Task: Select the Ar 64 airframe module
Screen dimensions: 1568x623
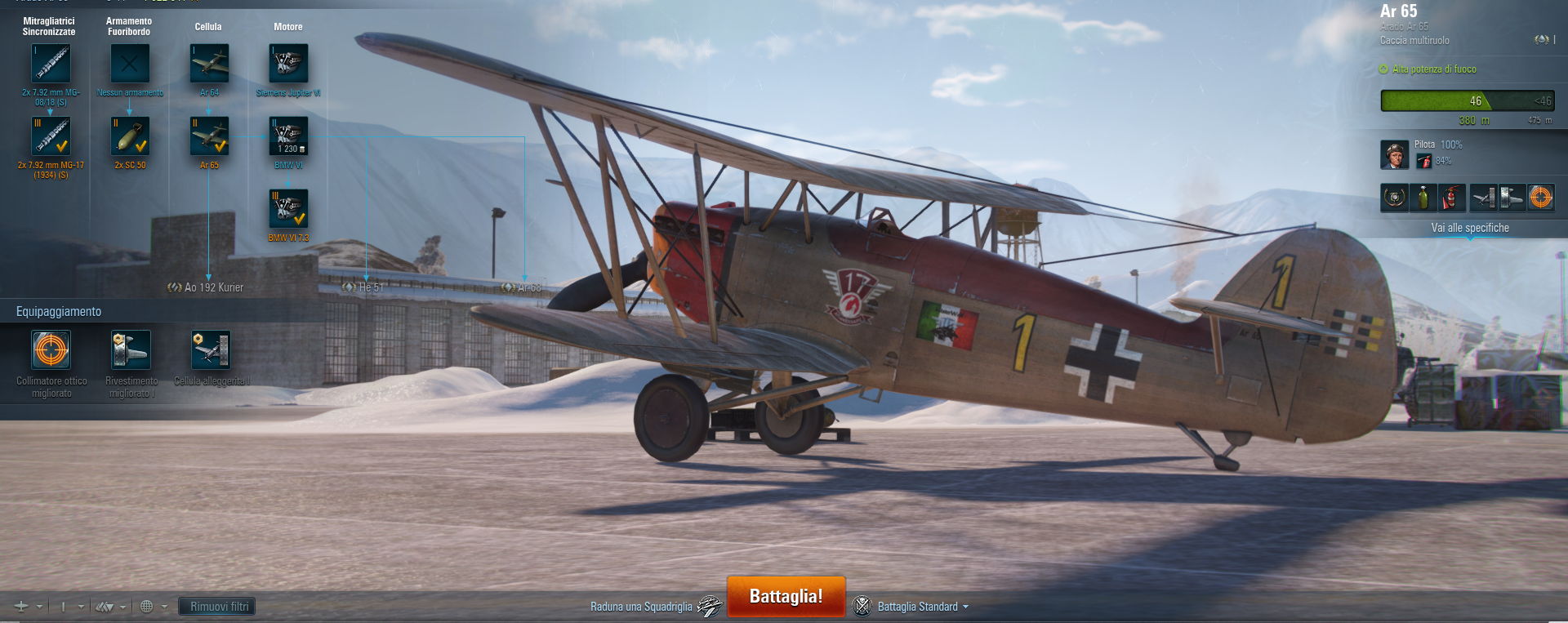Action: click(x=209, y=64)
